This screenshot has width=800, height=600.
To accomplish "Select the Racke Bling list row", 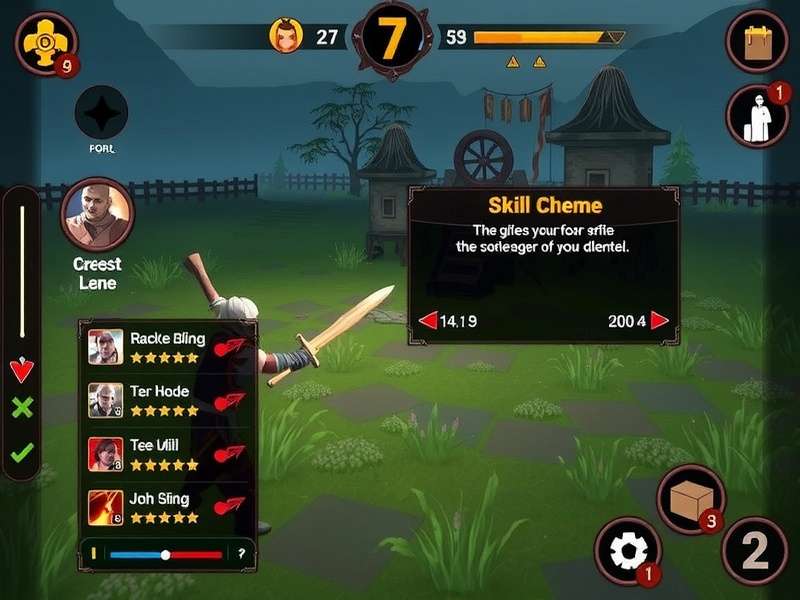I will (x=167, y=346).
